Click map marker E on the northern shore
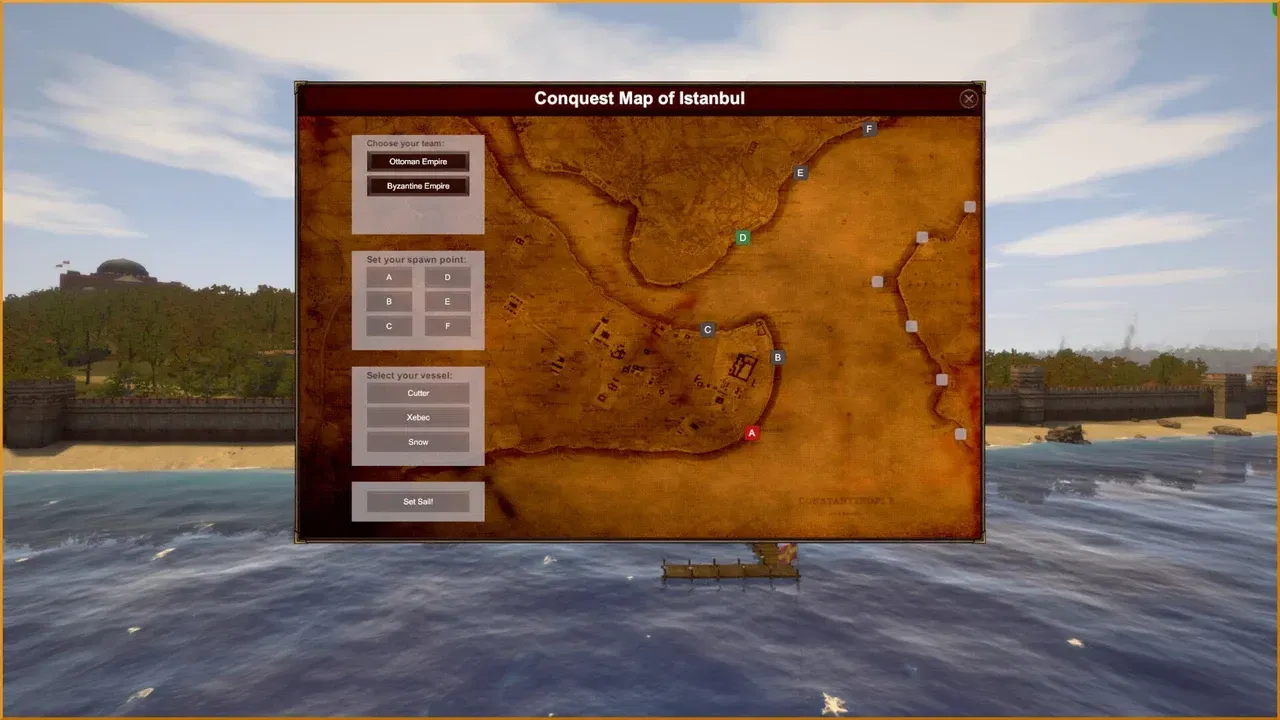 point(800,173)
